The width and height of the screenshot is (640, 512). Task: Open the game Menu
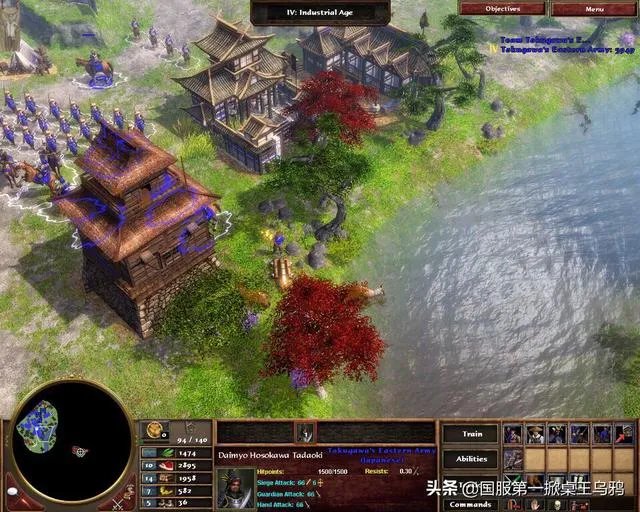[x=594, y=8]
